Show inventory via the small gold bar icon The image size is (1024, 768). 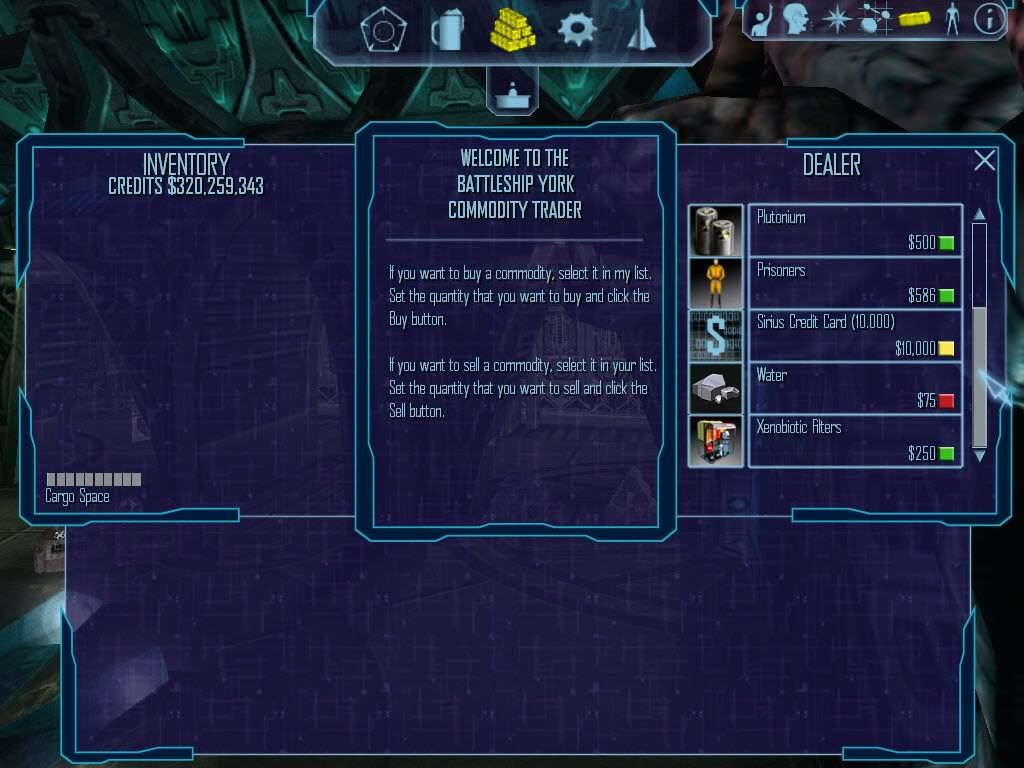pos(914,19)
